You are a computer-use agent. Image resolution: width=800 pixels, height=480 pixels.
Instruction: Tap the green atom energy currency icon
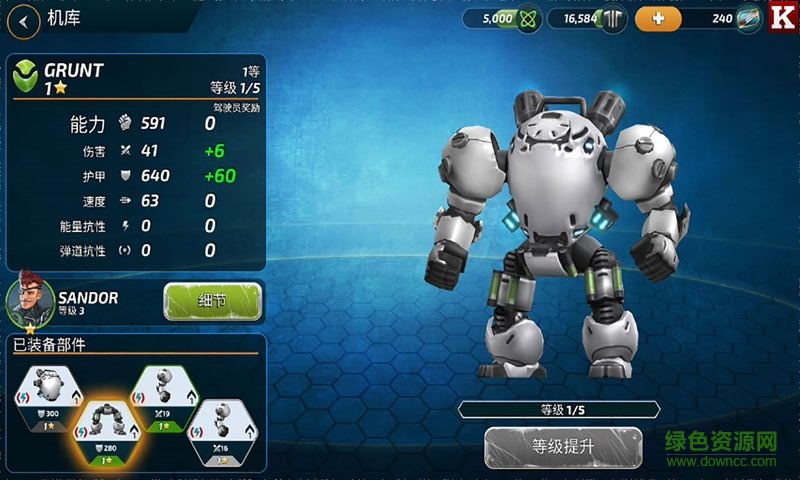(529, 18)
